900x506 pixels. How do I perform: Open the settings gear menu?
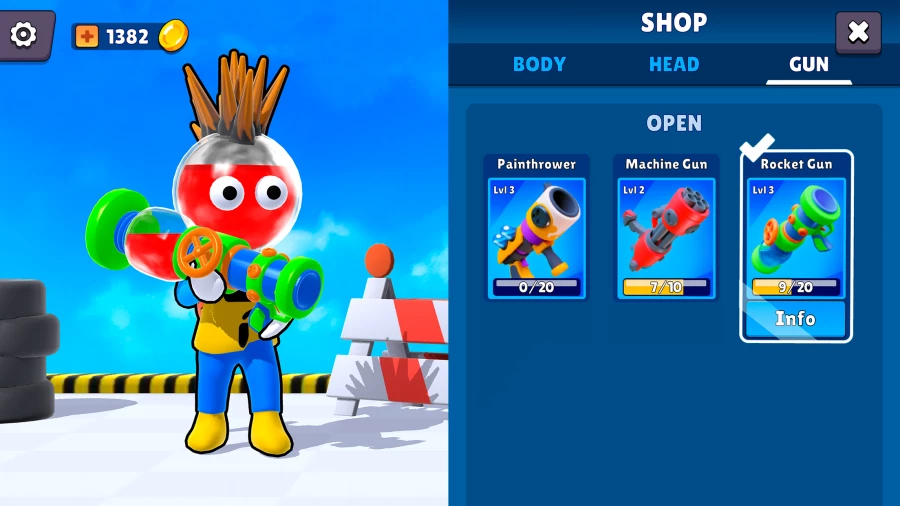click(23, 35)
